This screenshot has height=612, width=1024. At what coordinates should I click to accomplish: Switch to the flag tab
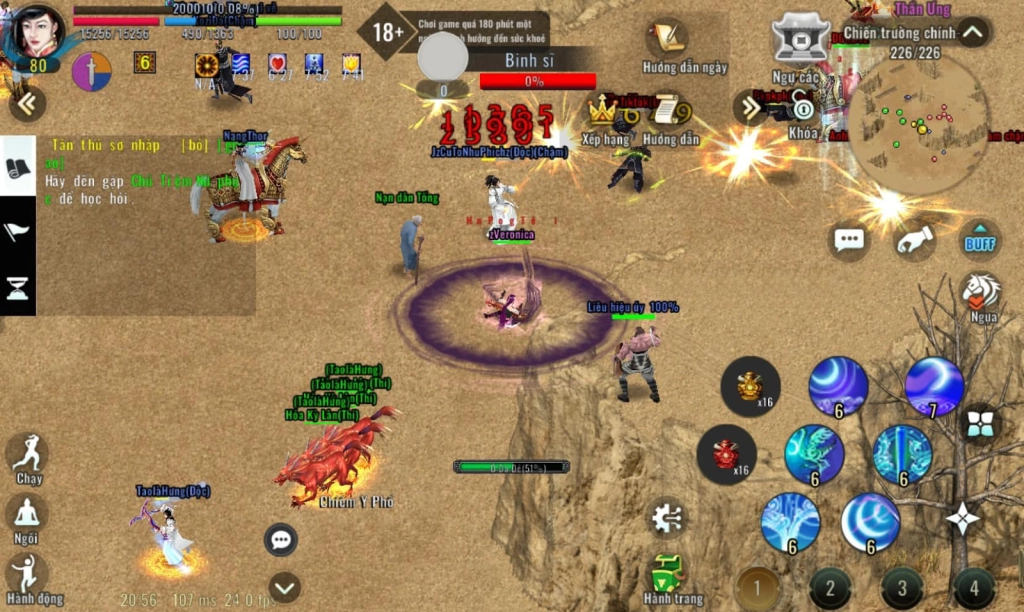pyautogui.click(x=18, y=233)
